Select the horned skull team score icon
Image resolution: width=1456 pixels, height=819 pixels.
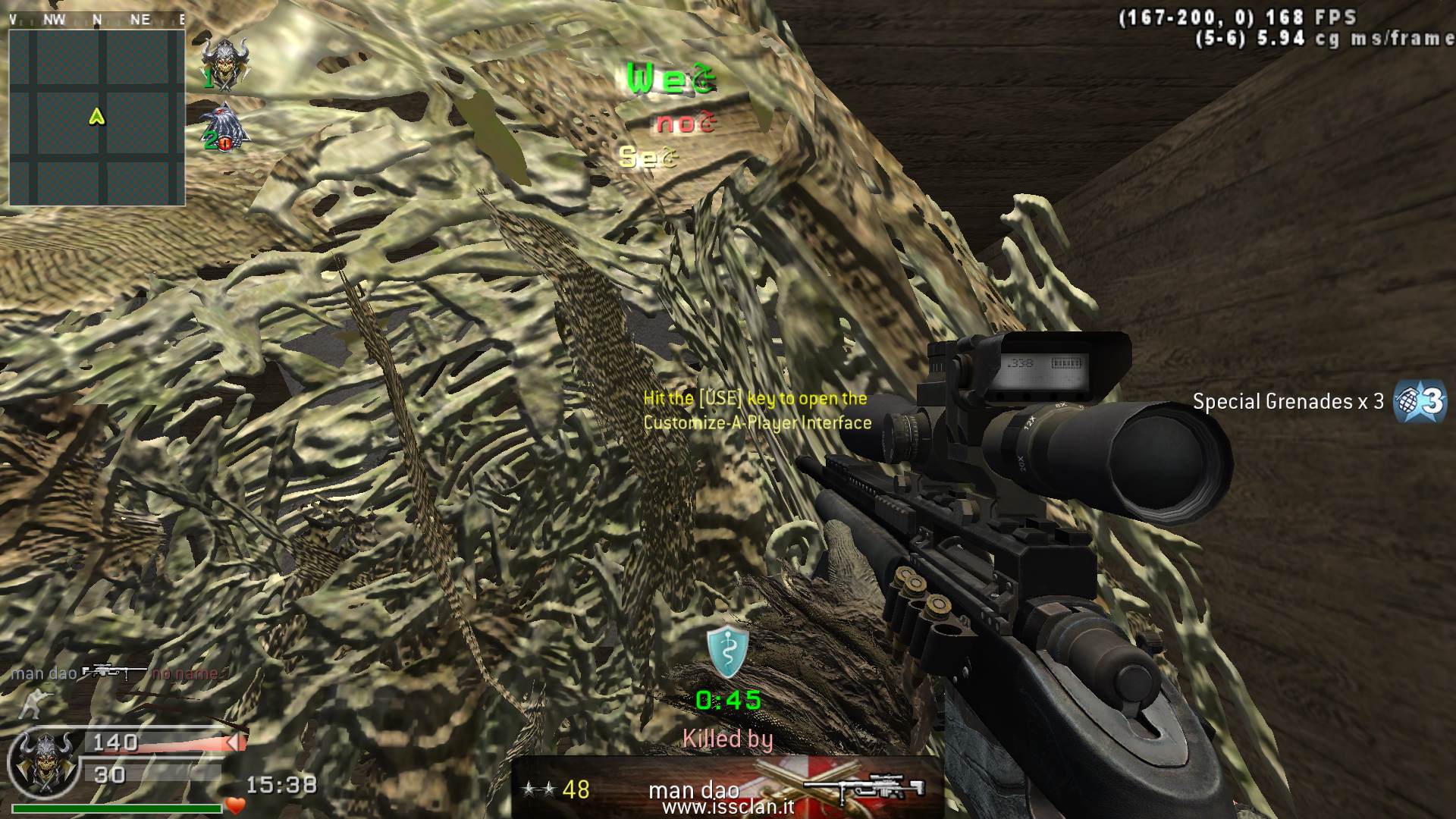point(224,62)
